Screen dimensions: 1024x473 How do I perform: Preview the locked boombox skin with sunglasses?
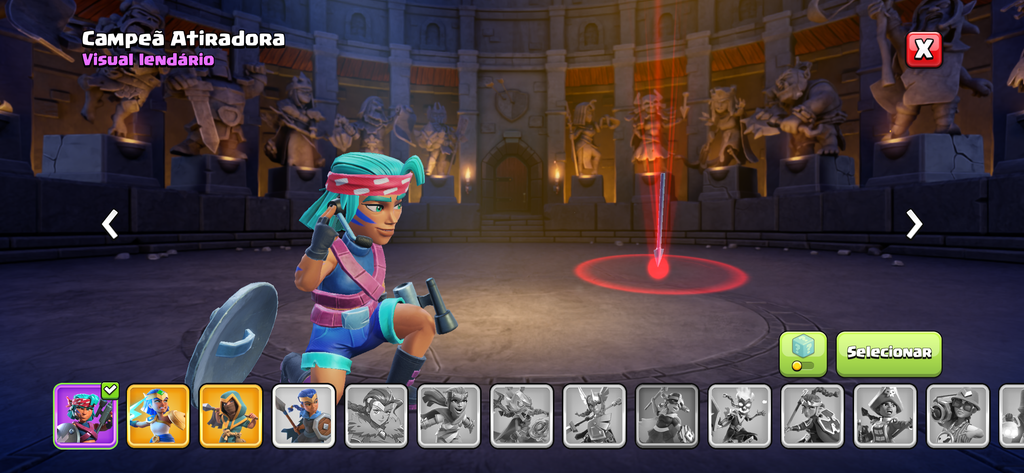coord(958,415)
